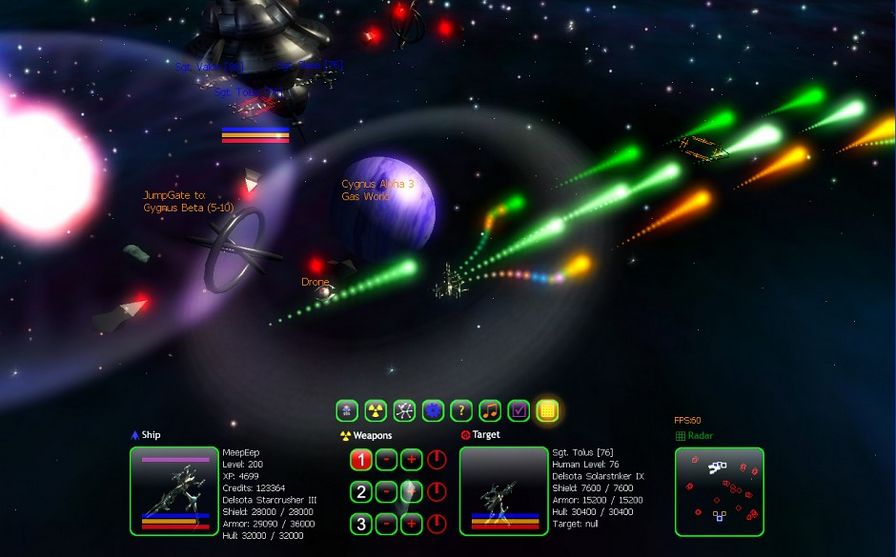Image resolution: width=896 pixels, height=557 pixels.
Task: Click the plus button for weapon 1
Action: pyautogui.click(x=411, y=460)
